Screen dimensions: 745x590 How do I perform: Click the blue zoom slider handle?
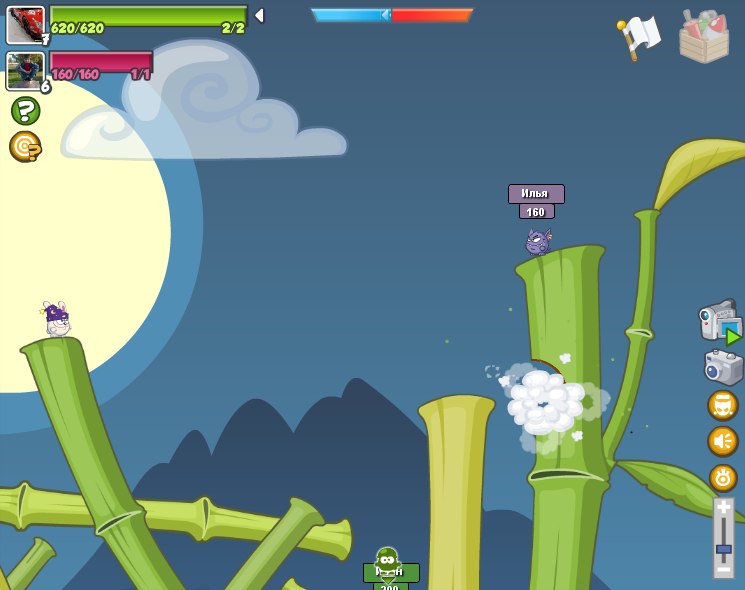[x=724, y=549]
